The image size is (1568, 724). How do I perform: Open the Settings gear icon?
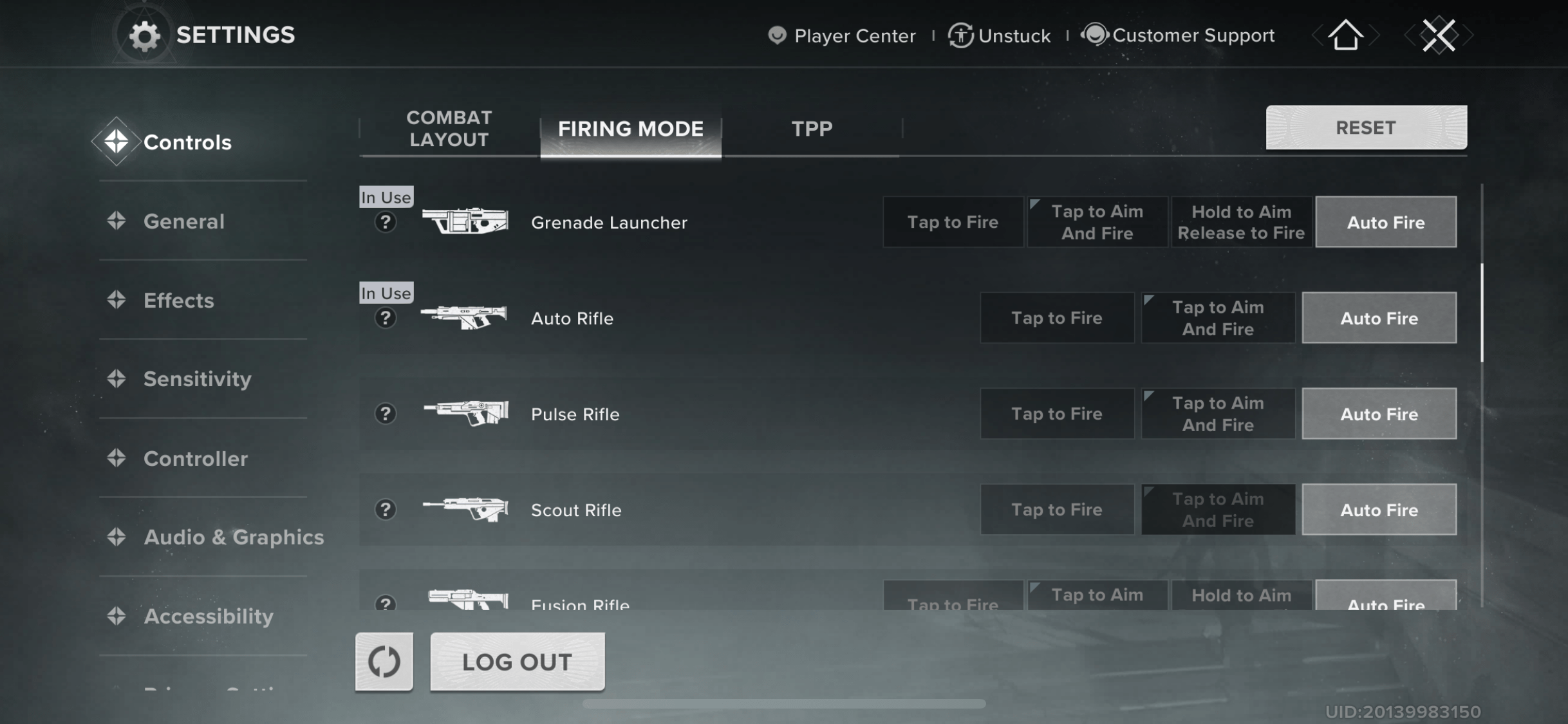[x=145, y=35]
